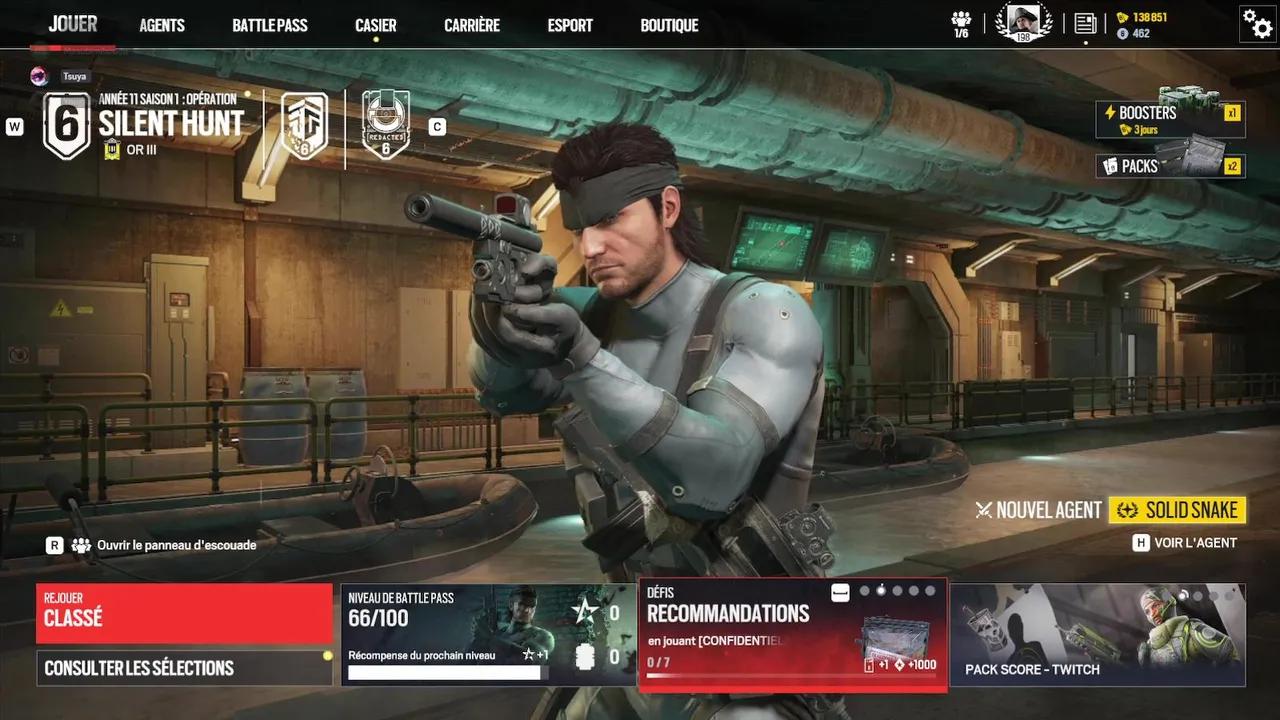Click the REJOUER CLASSÉ button
The width and height of the screenshot is (1280, 720).
pos(184,613)
